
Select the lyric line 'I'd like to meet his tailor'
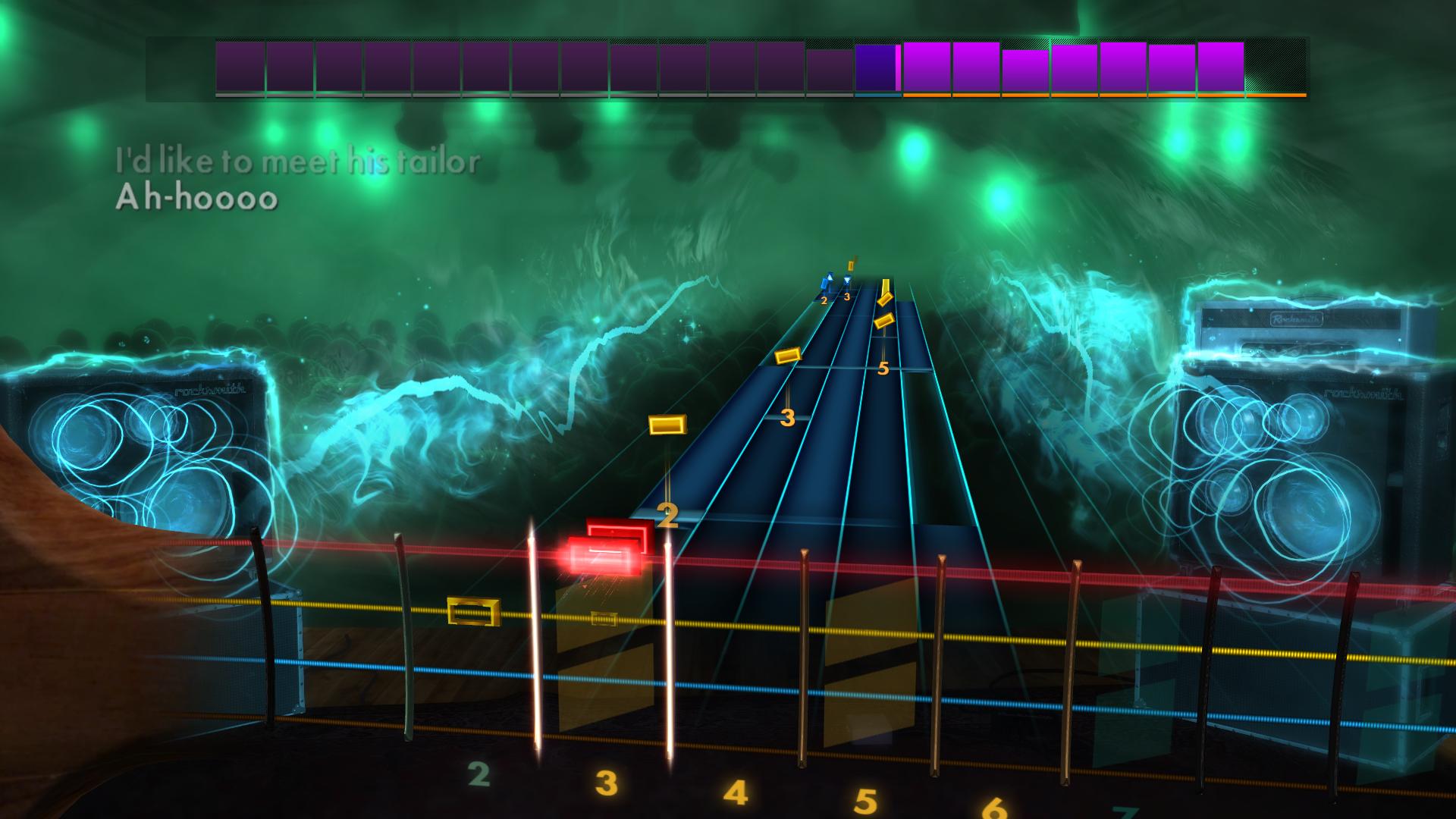pos(298,160)
